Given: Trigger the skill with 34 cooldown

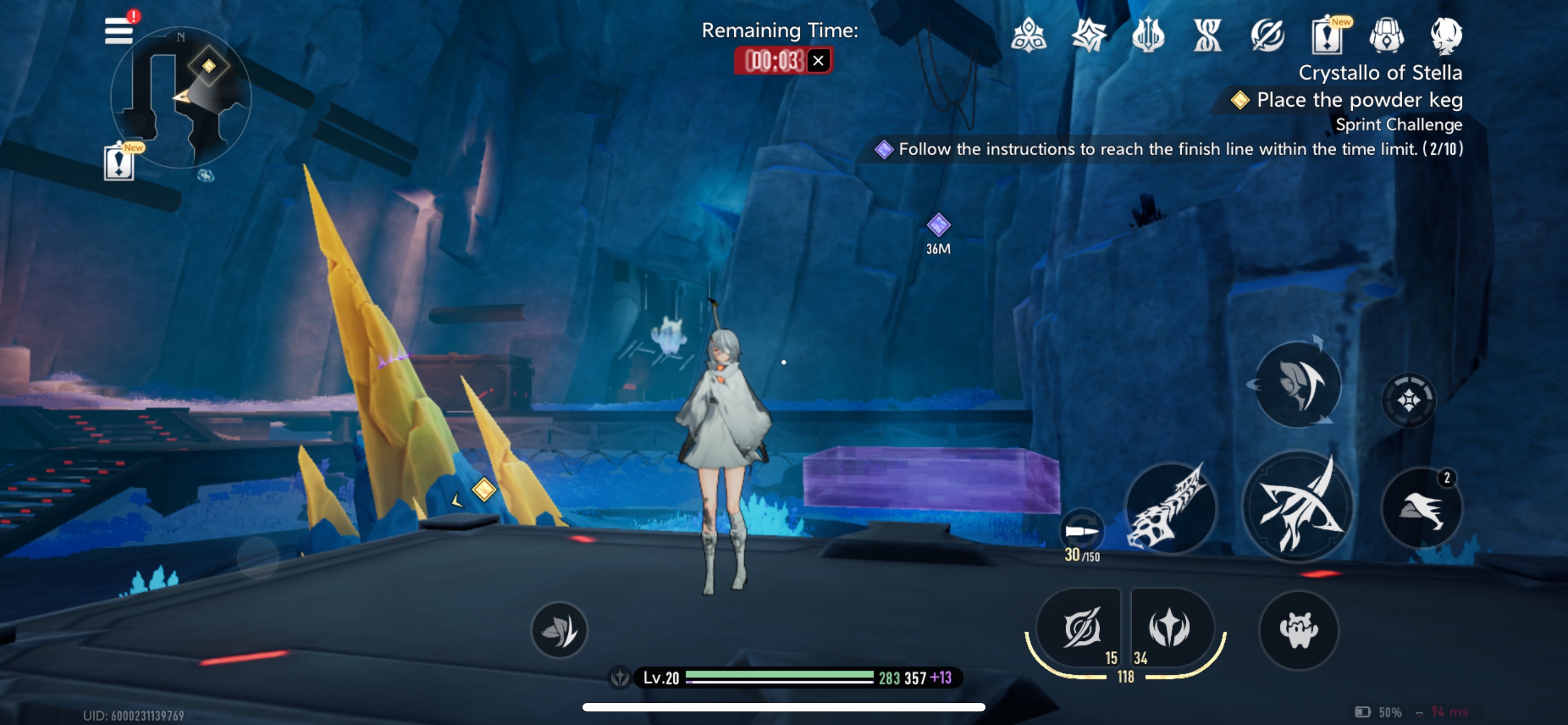Looking at the screenshot, I should coord(1170,627).
